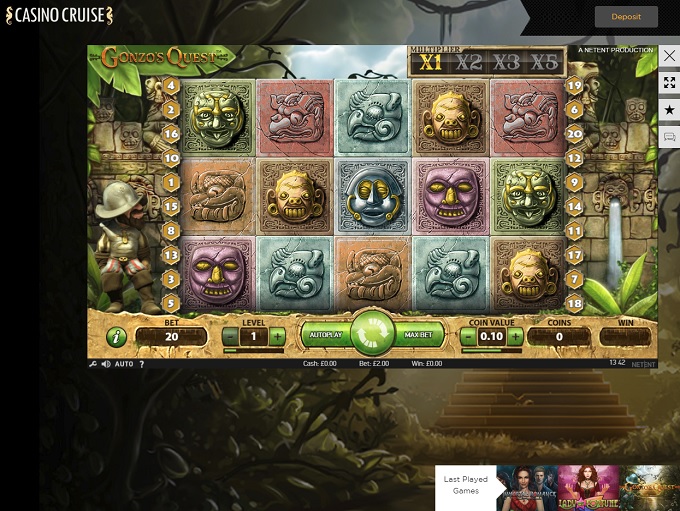This screenshot has width=680, height=511.
Task: Raise the Coin Value with plus
Action: tap(515, 337)
